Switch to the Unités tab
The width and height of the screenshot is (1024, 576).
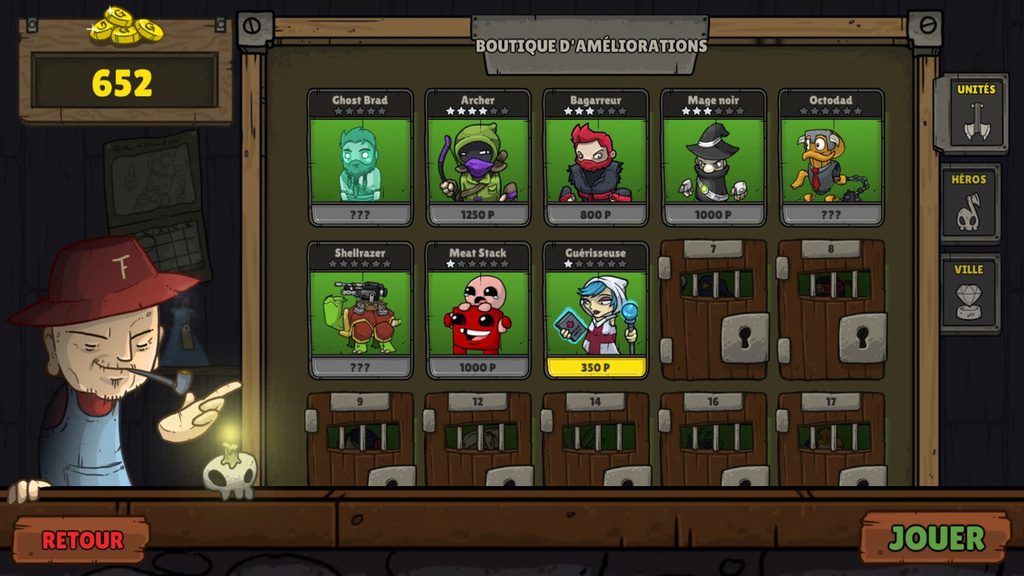970,112
